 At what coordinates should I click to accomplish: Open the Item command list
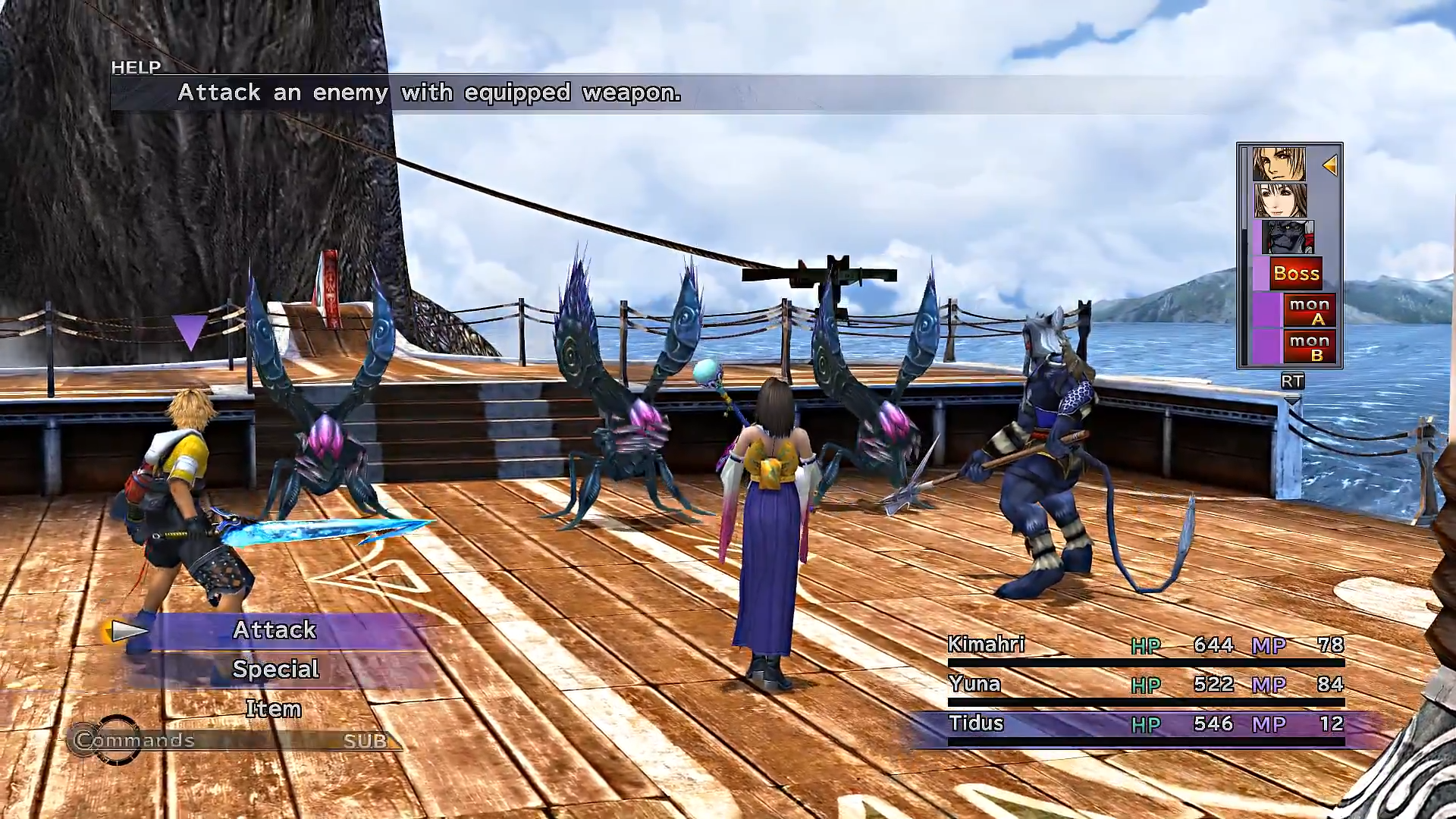(x=274, y=708)
